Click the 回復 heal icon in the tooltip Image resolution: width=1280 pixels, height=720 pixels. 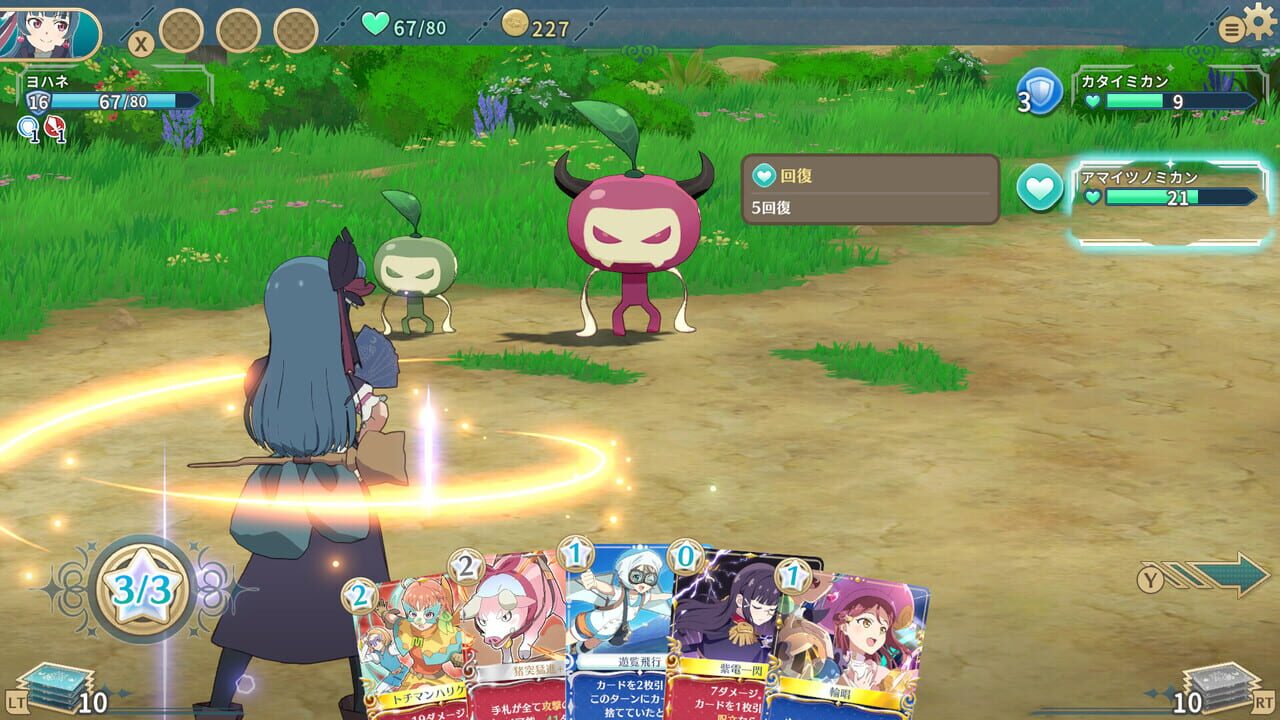point(764,178)
